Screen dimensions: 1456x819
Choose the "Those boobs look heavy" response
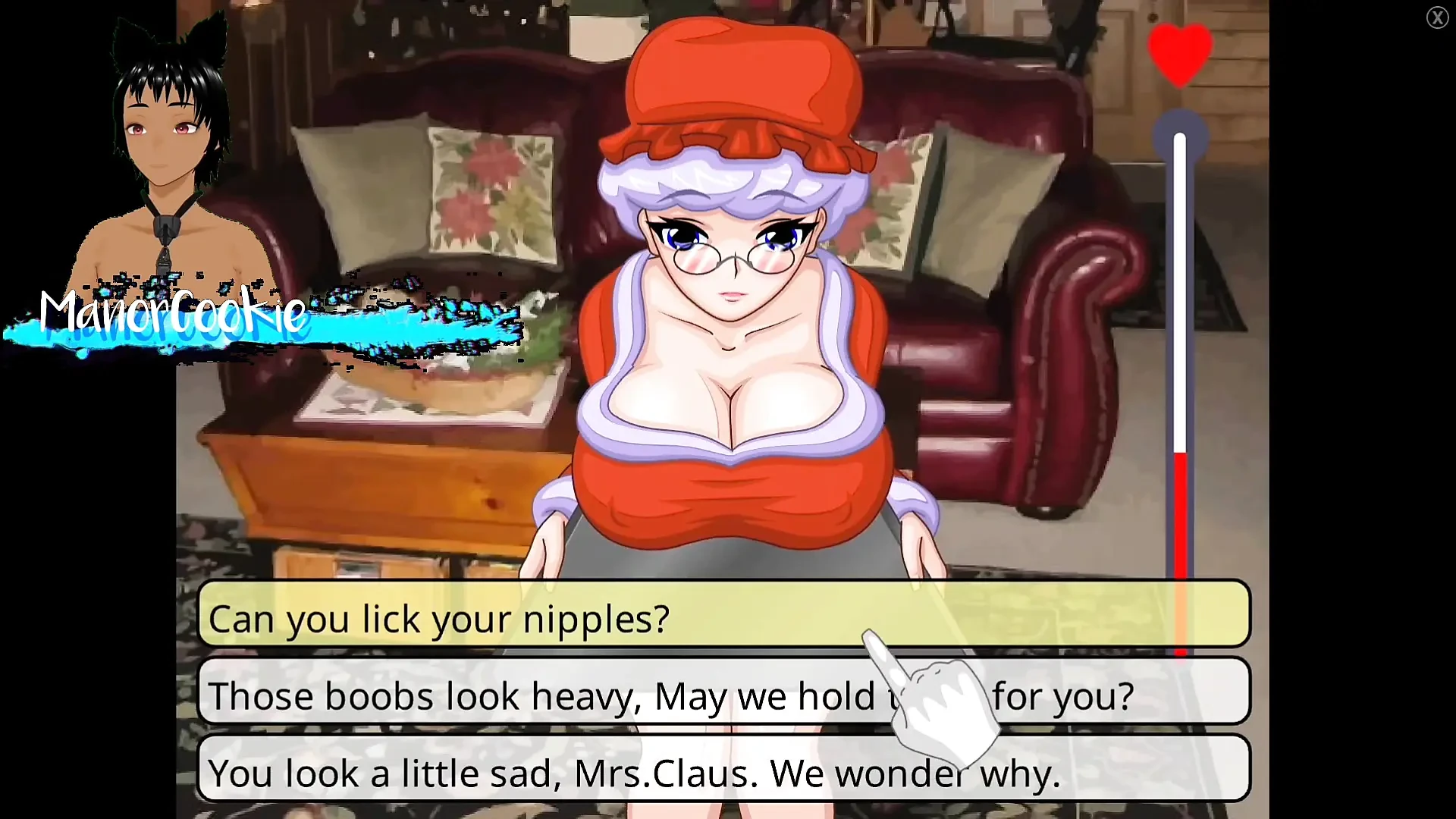pos(455,695)
